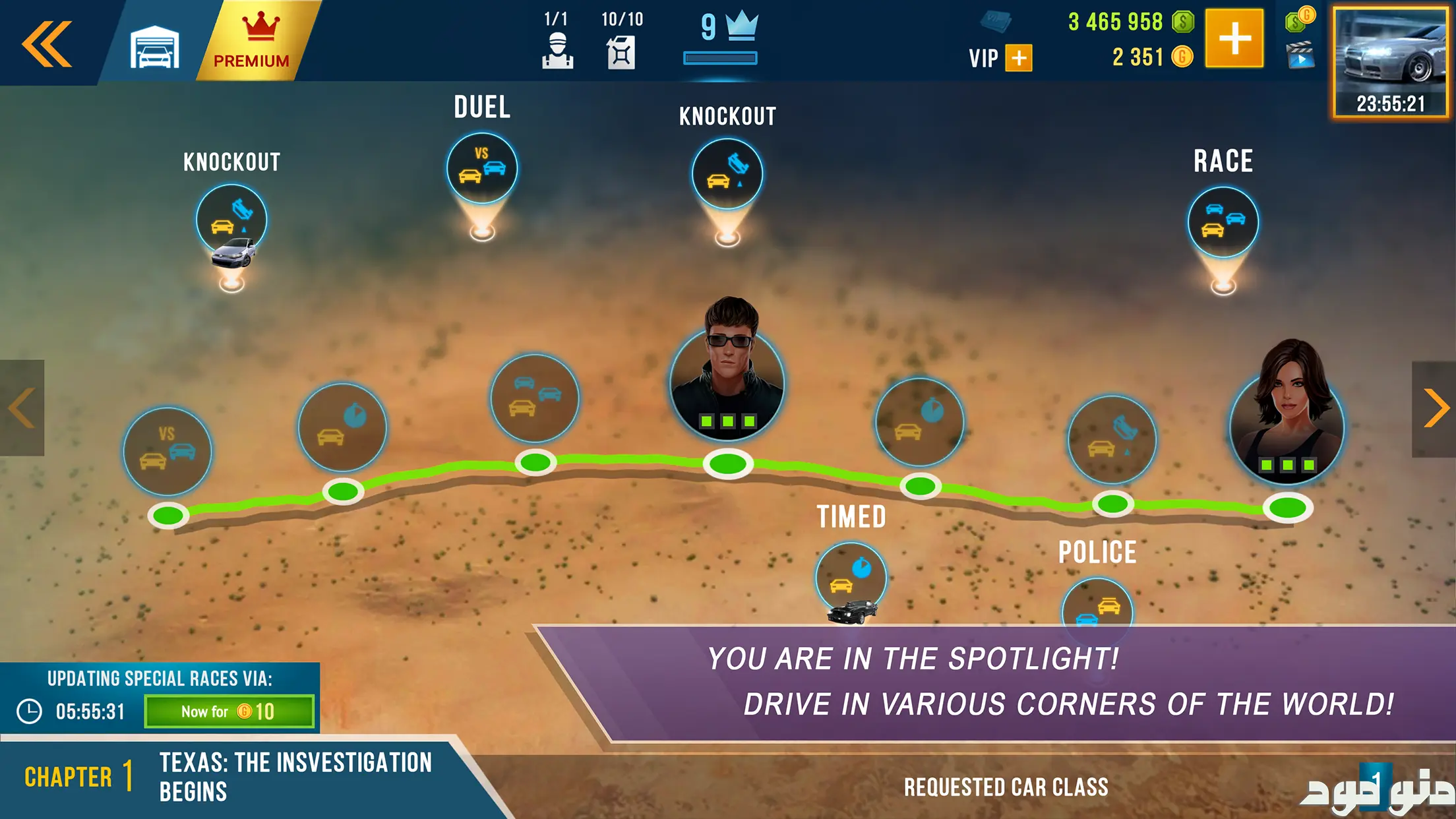
Task: Go to the next map page
Action: click(1434, 409)
